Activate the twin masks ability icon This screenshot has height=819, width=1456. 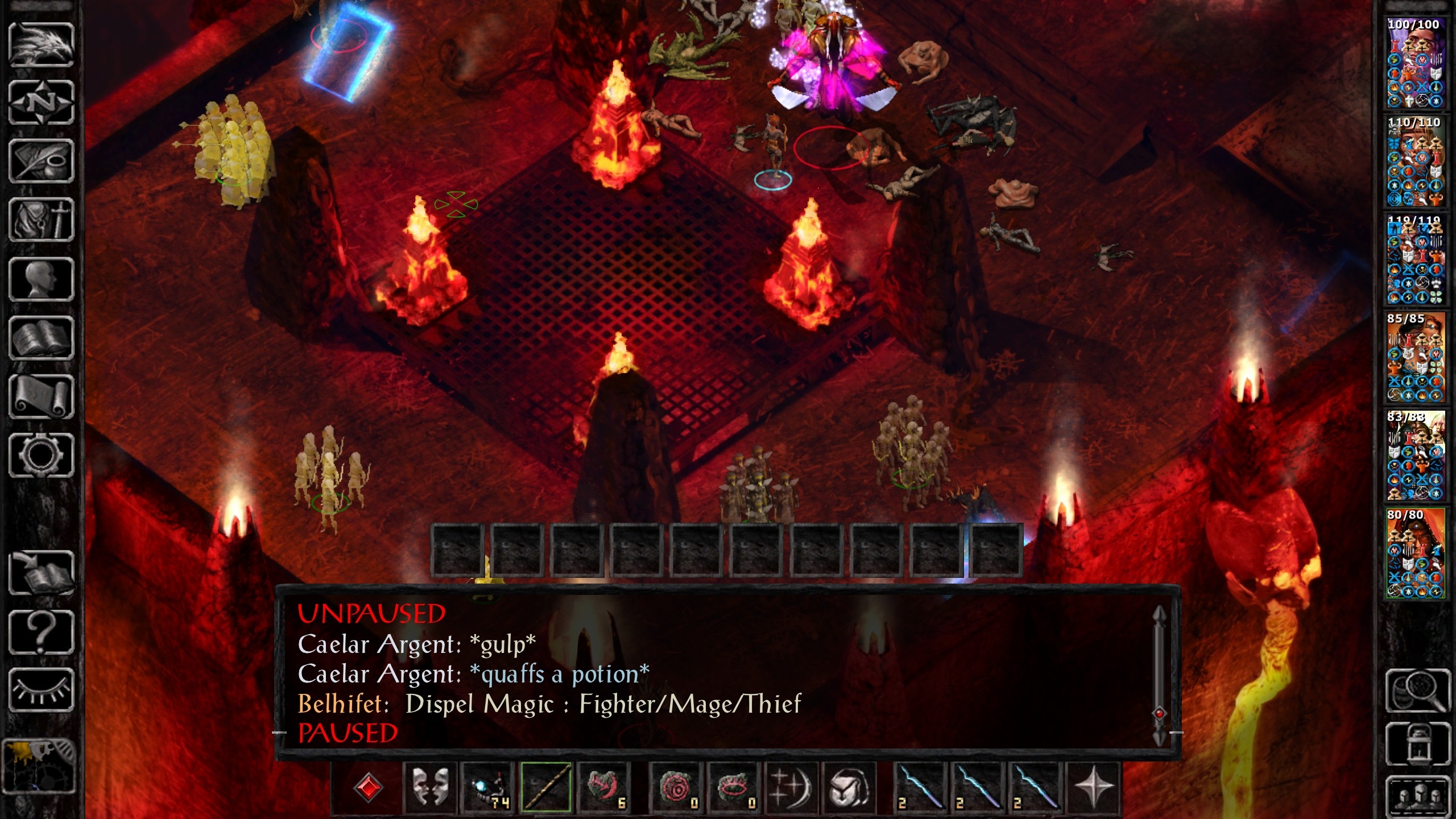pyautogui.click(x=429, y=788)
